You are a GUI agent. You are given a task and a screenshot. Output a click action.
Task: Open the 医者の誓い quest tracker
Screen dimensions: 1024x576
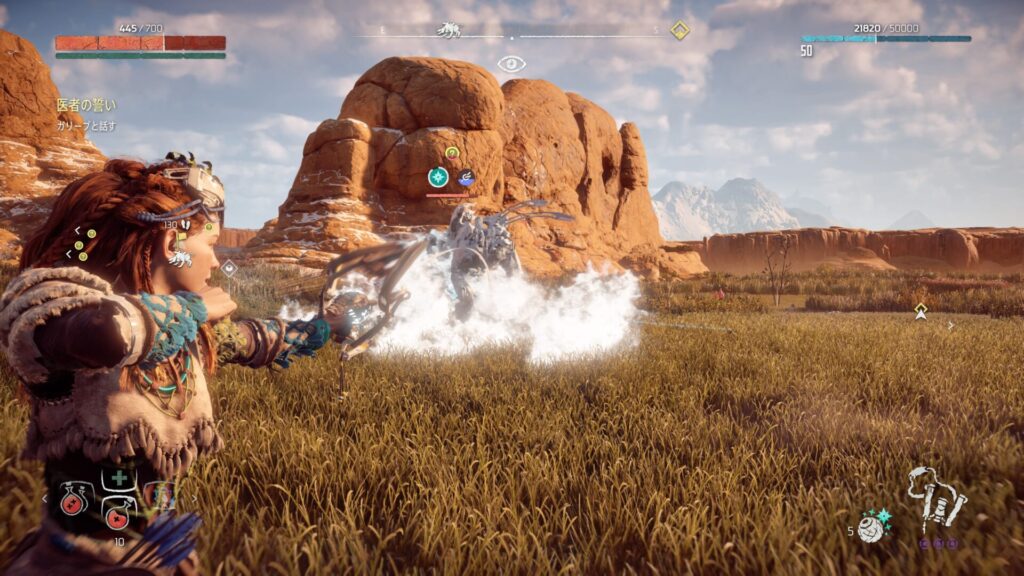coord(85,104)
